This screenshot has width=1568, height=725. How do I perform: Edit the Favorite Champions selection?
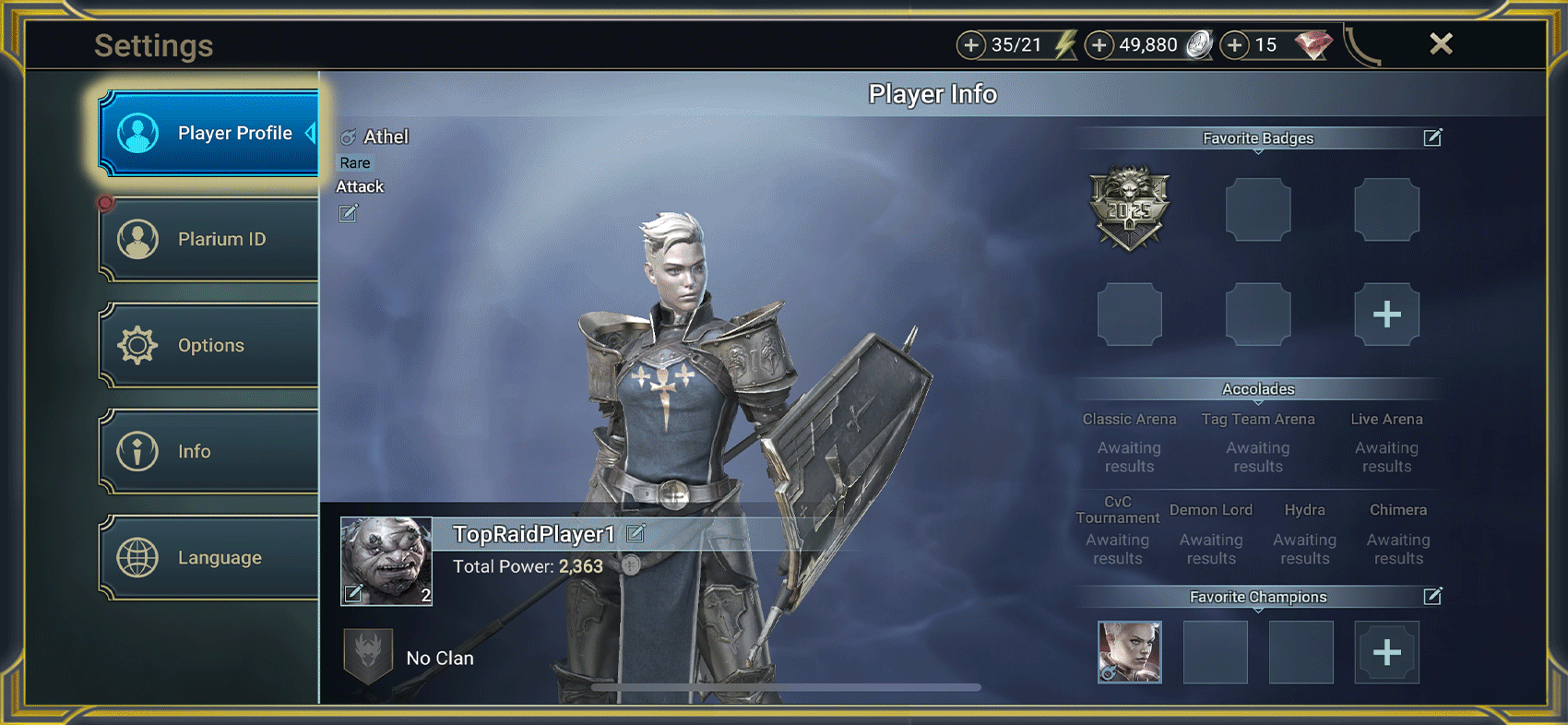1432,597
